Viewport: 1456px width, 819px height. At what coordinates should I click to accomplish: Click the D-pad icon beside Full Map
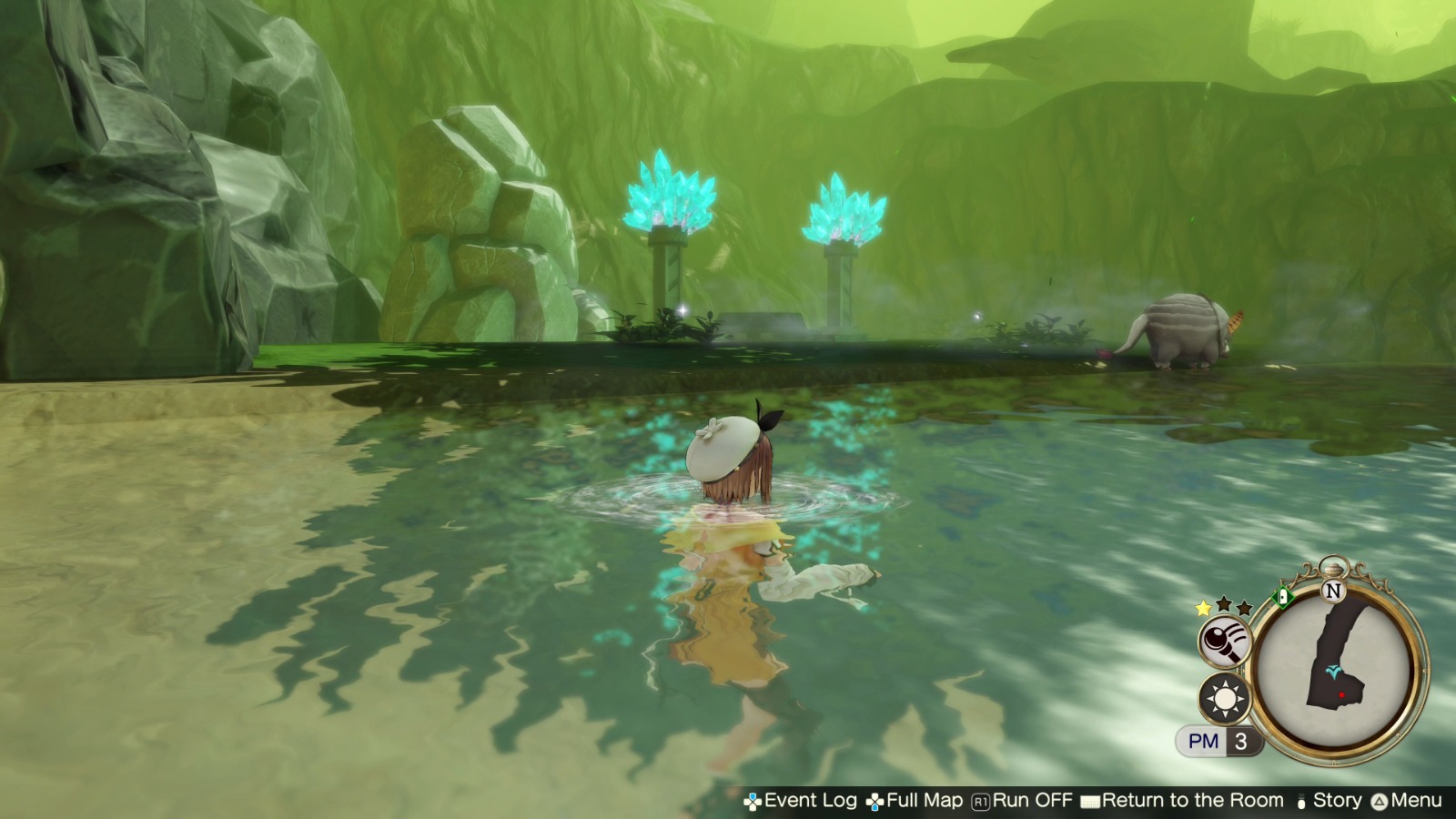point(875,801)
